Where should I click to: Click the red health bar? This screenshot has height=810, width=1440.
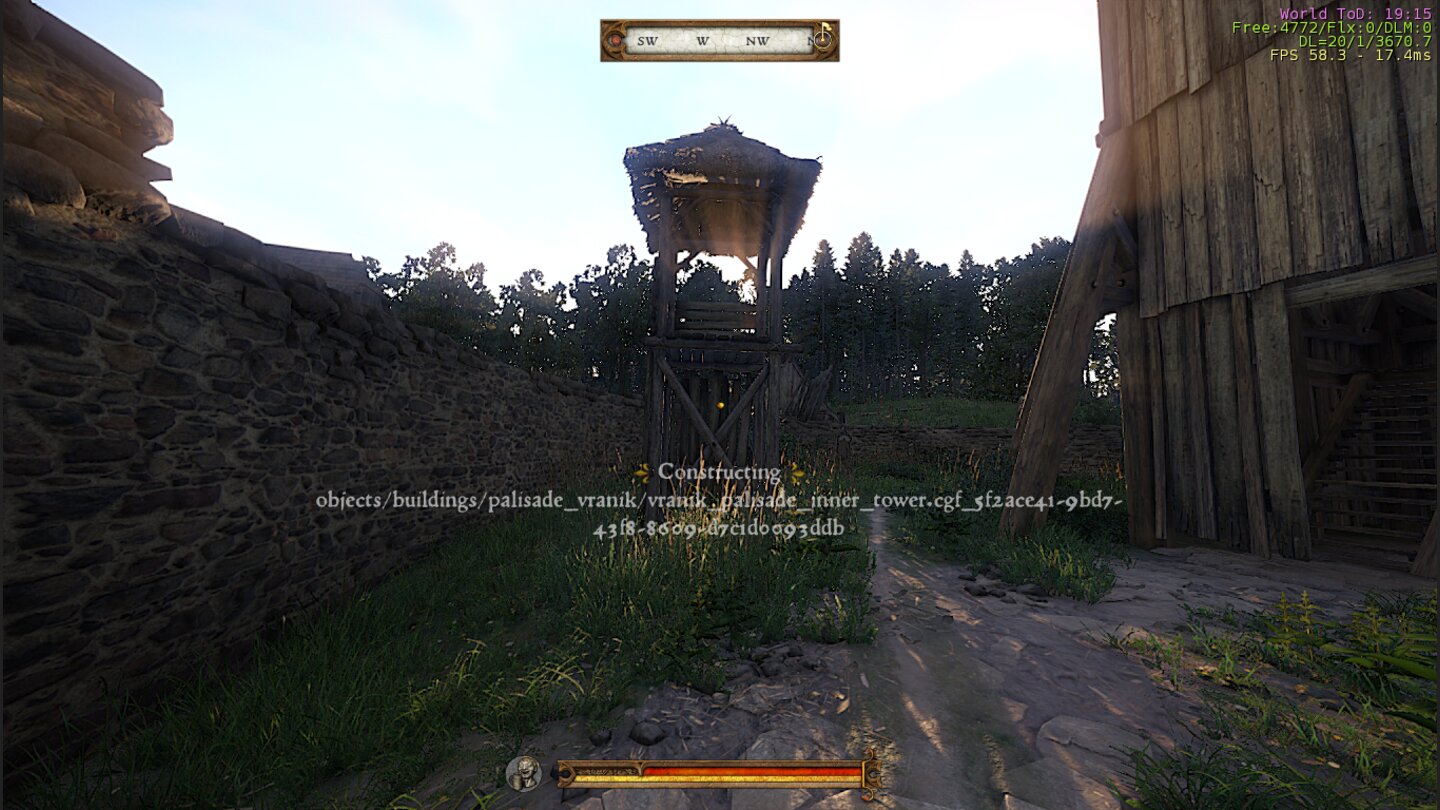[x=750, y=771]
